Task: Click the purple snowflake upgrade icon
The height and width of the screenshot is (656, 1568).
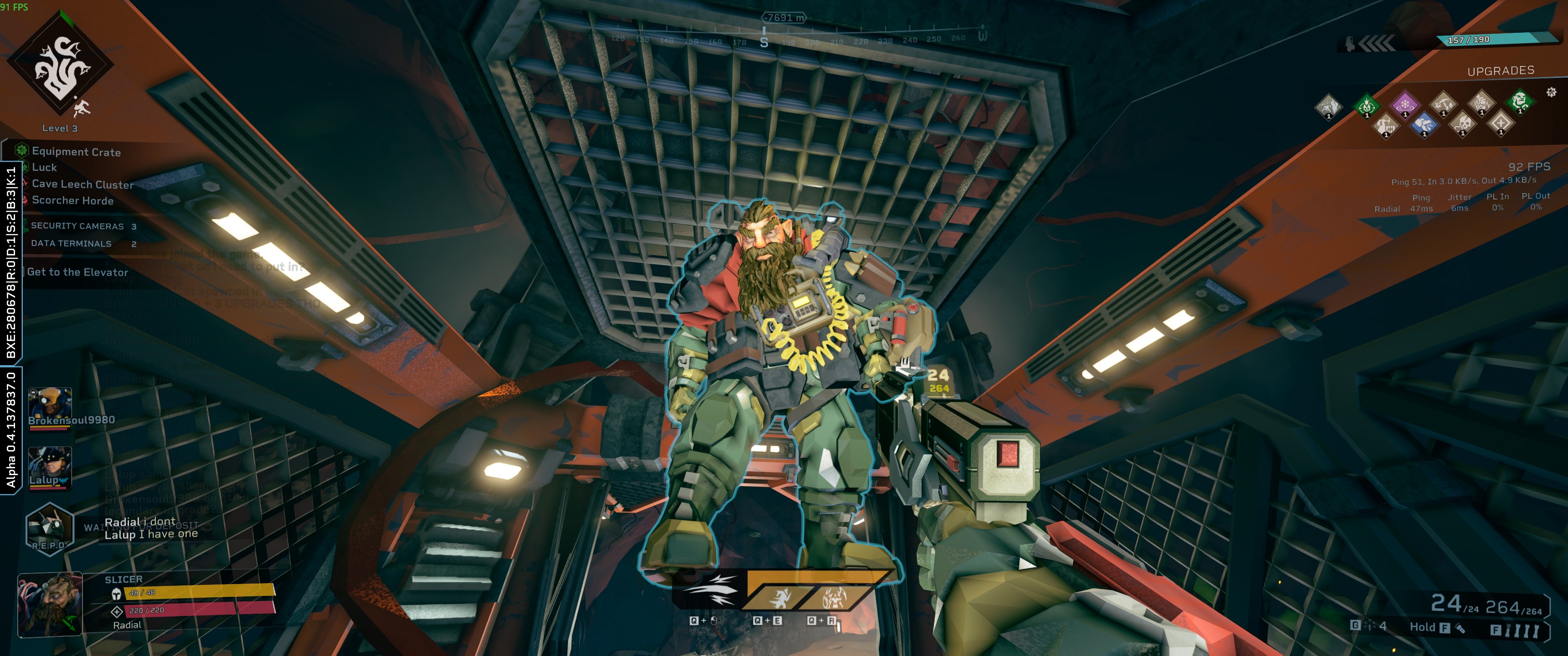Action: tap(1404, 105)
